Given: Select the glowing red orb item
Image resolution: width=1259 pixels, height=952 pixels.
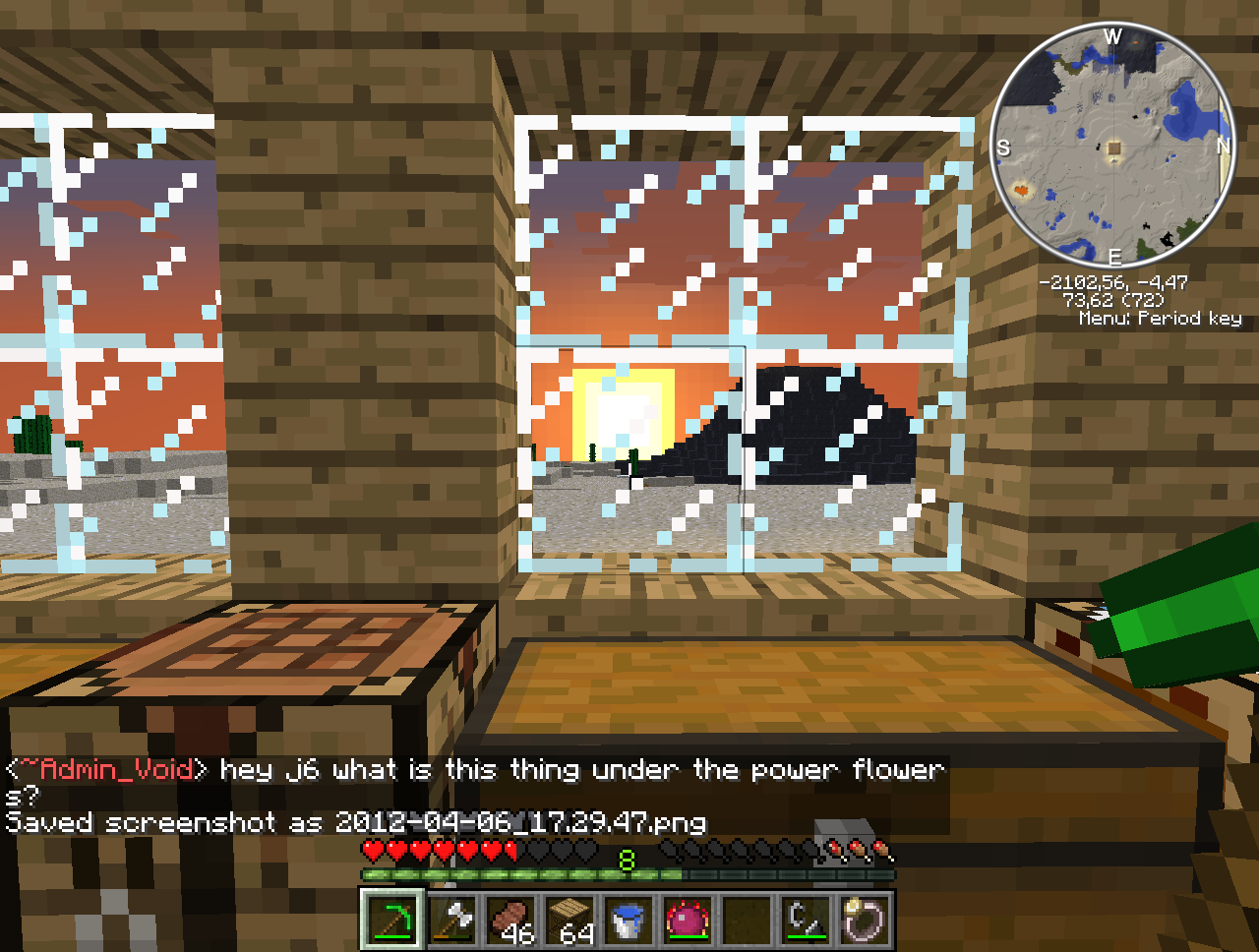Looking at the screenshot, I should click(x=688, y=921).
